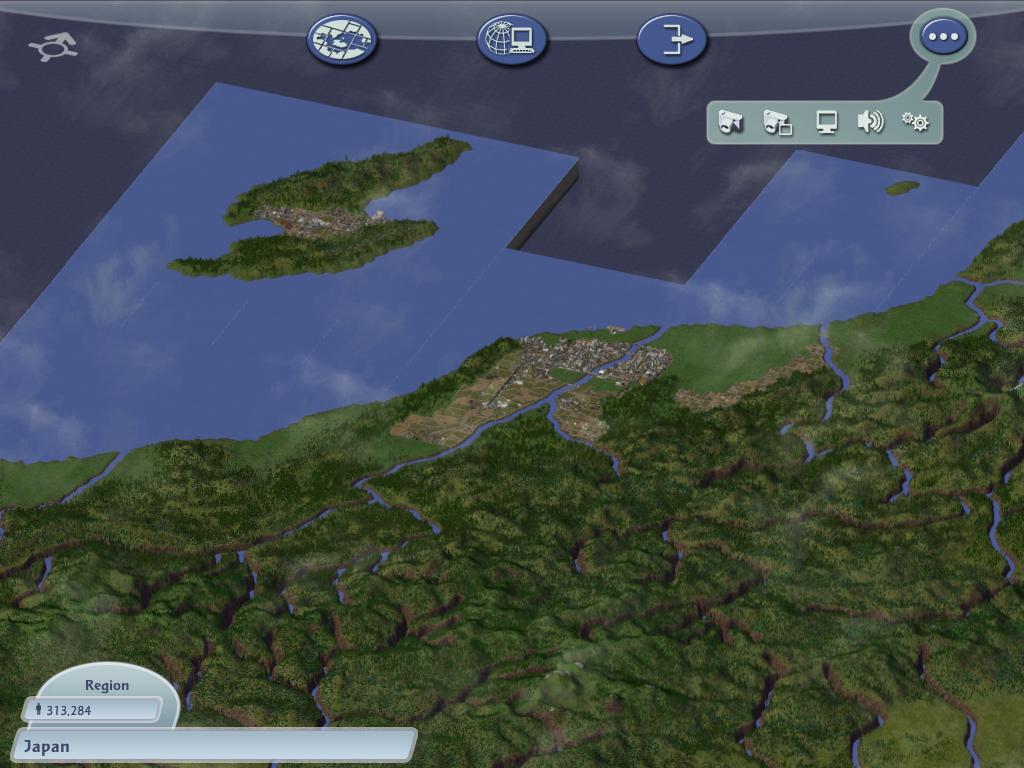Collapse the three-dots options menu
Screen dimensions: 1024x768
click(942, 38)
